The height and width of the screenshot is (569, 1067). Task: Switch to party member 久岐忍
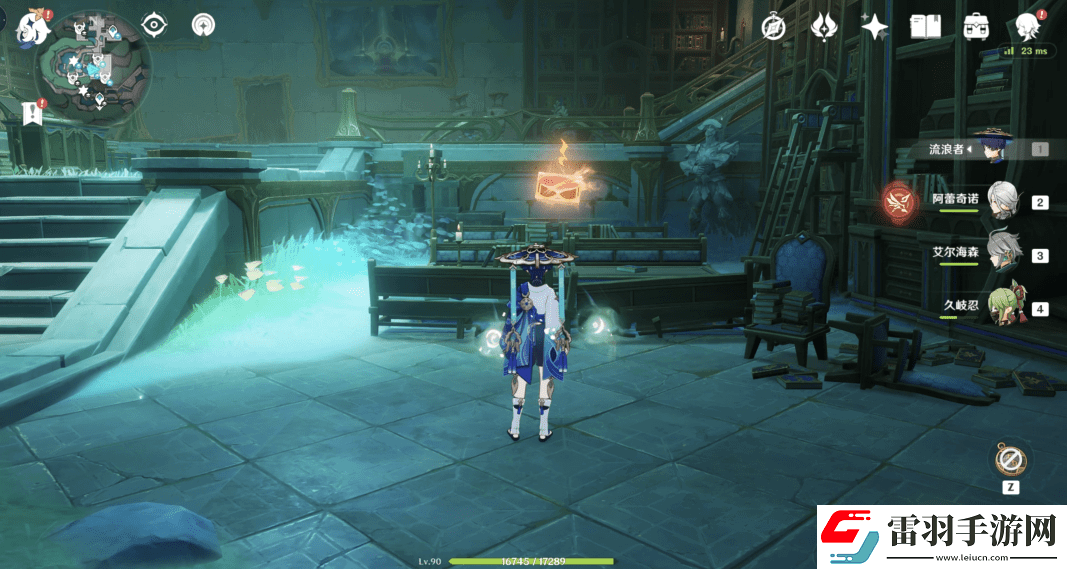(1000, 307)
